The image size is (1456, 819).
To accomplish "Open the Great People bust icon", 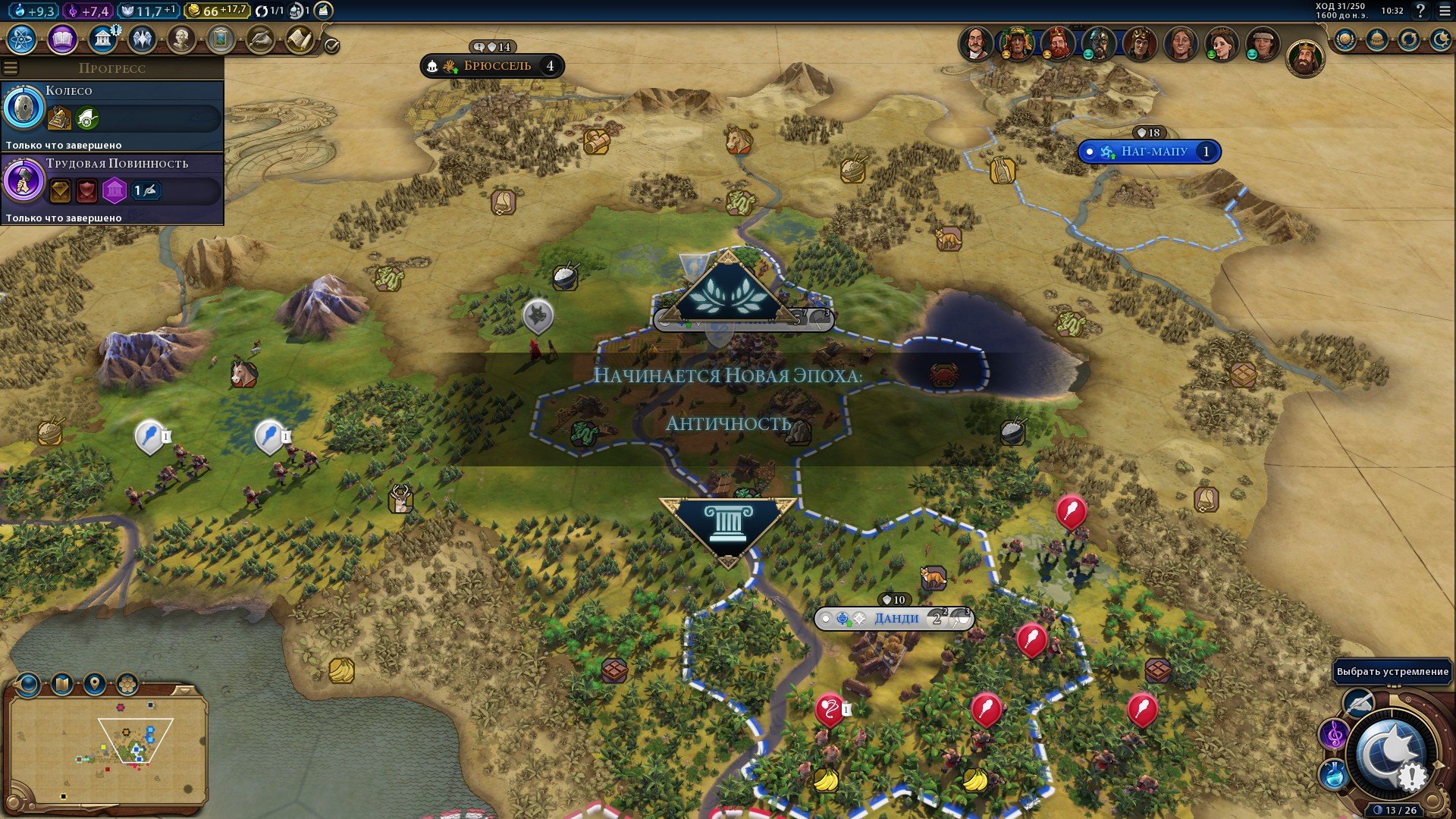I will (x=181, y=39).
